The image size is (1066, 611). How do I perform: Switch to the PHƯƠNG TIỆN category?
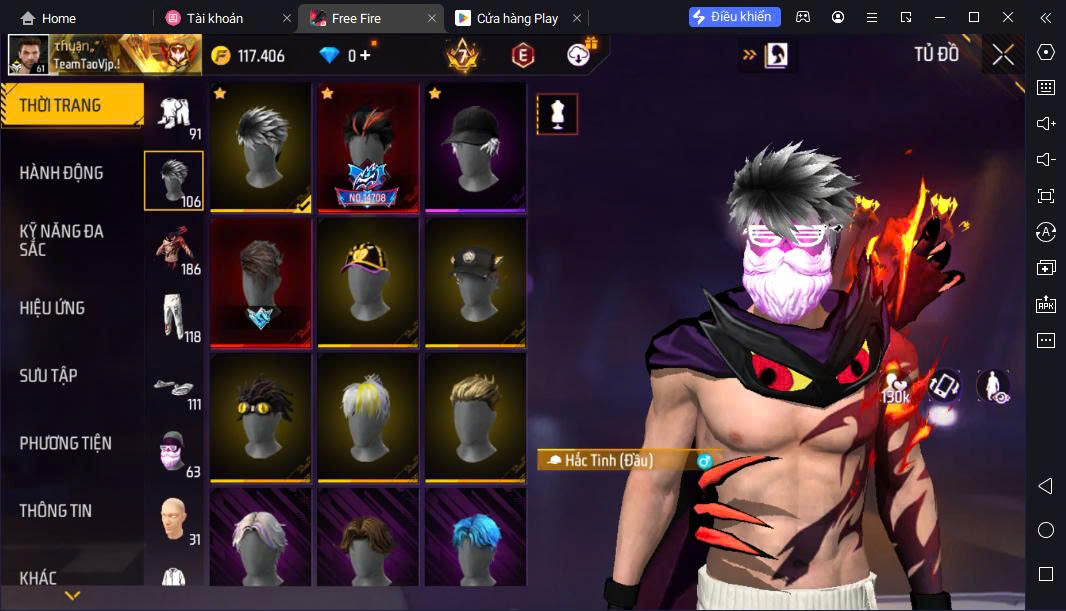click(x=66, y=443)
